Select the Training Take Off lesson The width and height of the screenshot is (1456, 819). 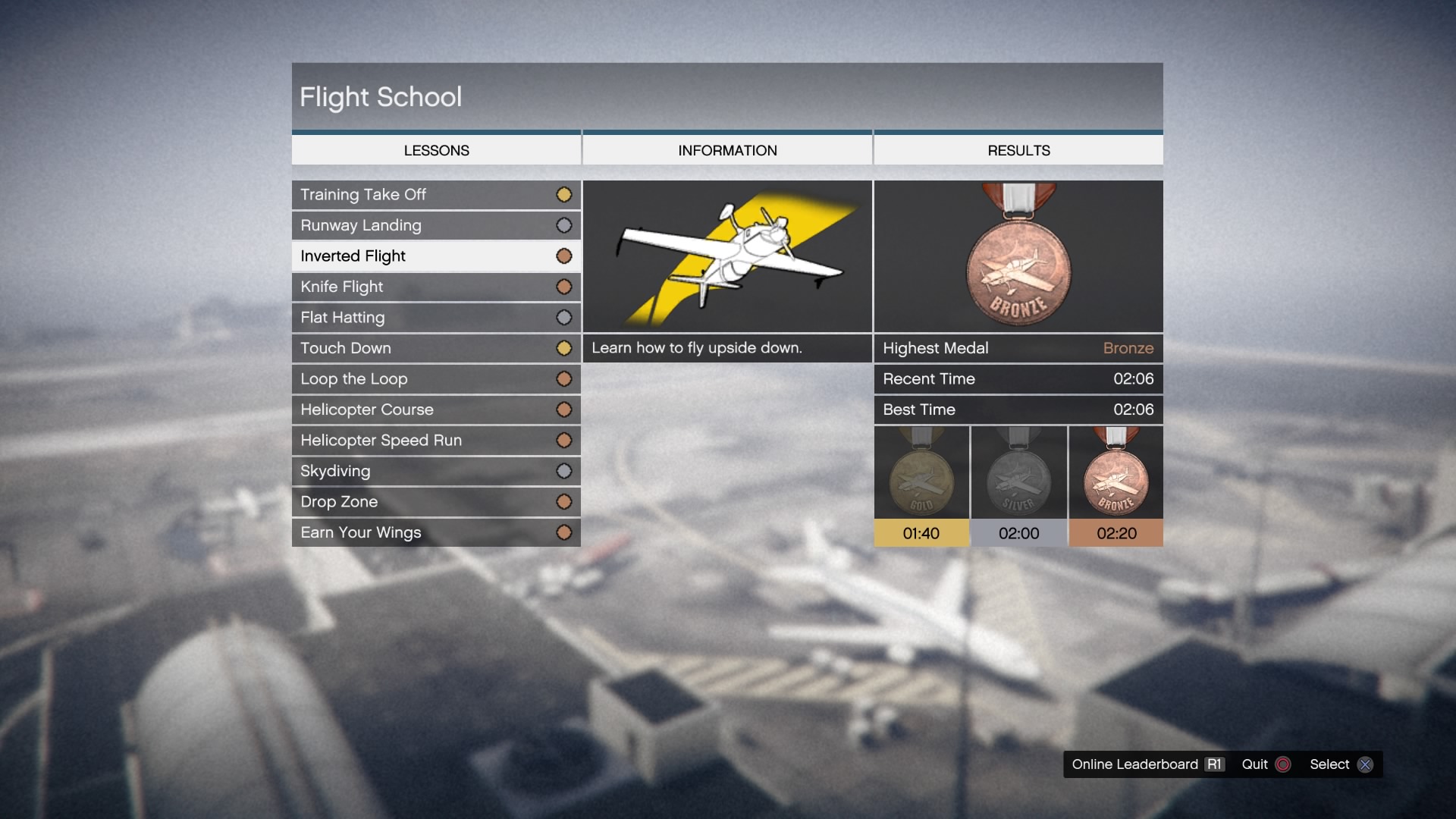coord(436,195)
